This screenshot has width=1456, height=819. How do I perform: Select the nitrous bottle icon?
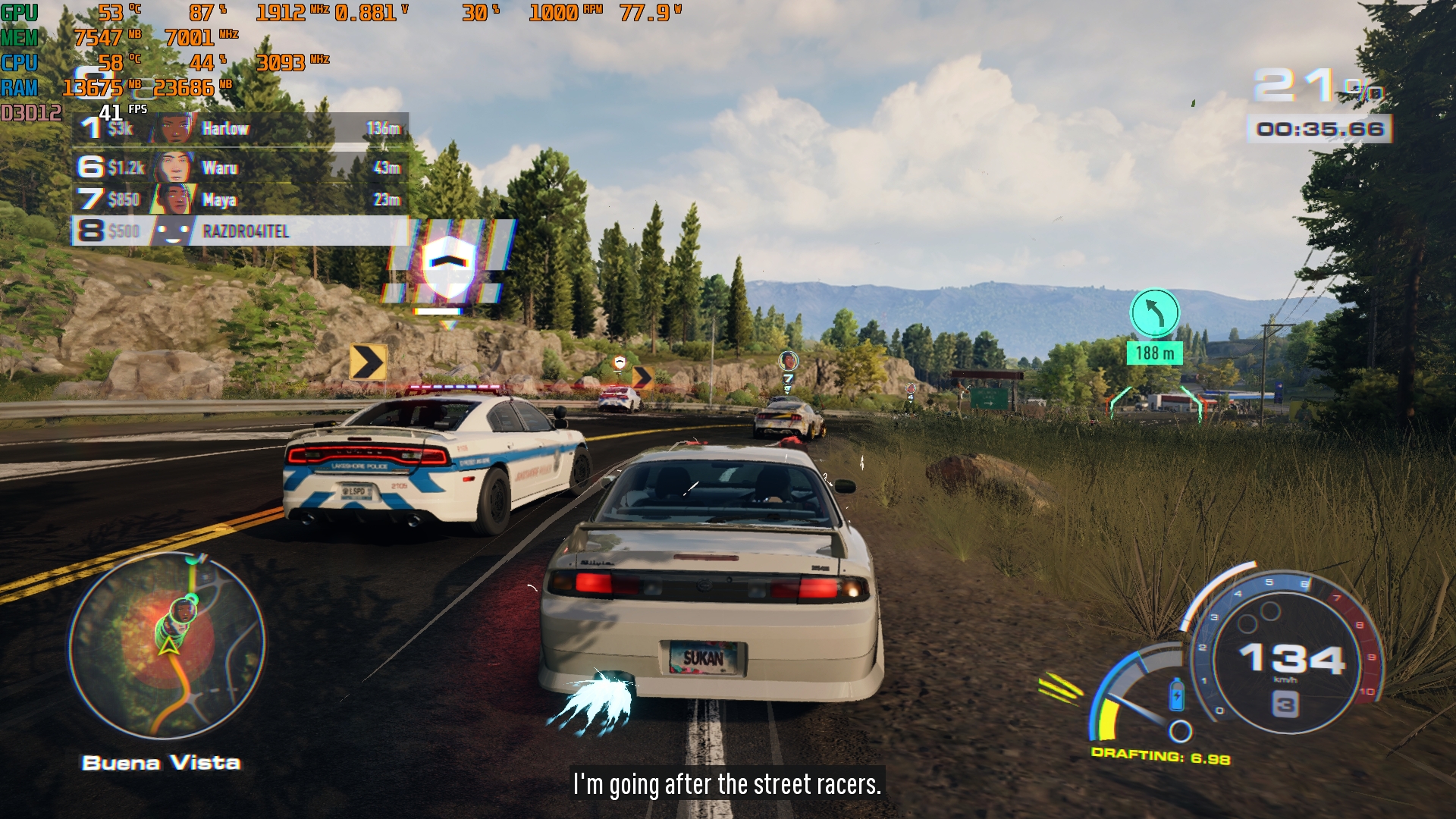pos(1176,695)
